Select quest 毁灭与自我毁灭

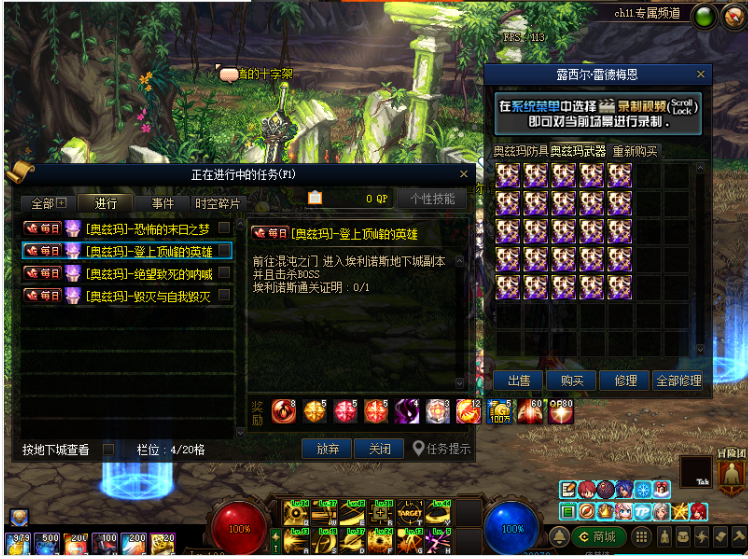point(147,296)
